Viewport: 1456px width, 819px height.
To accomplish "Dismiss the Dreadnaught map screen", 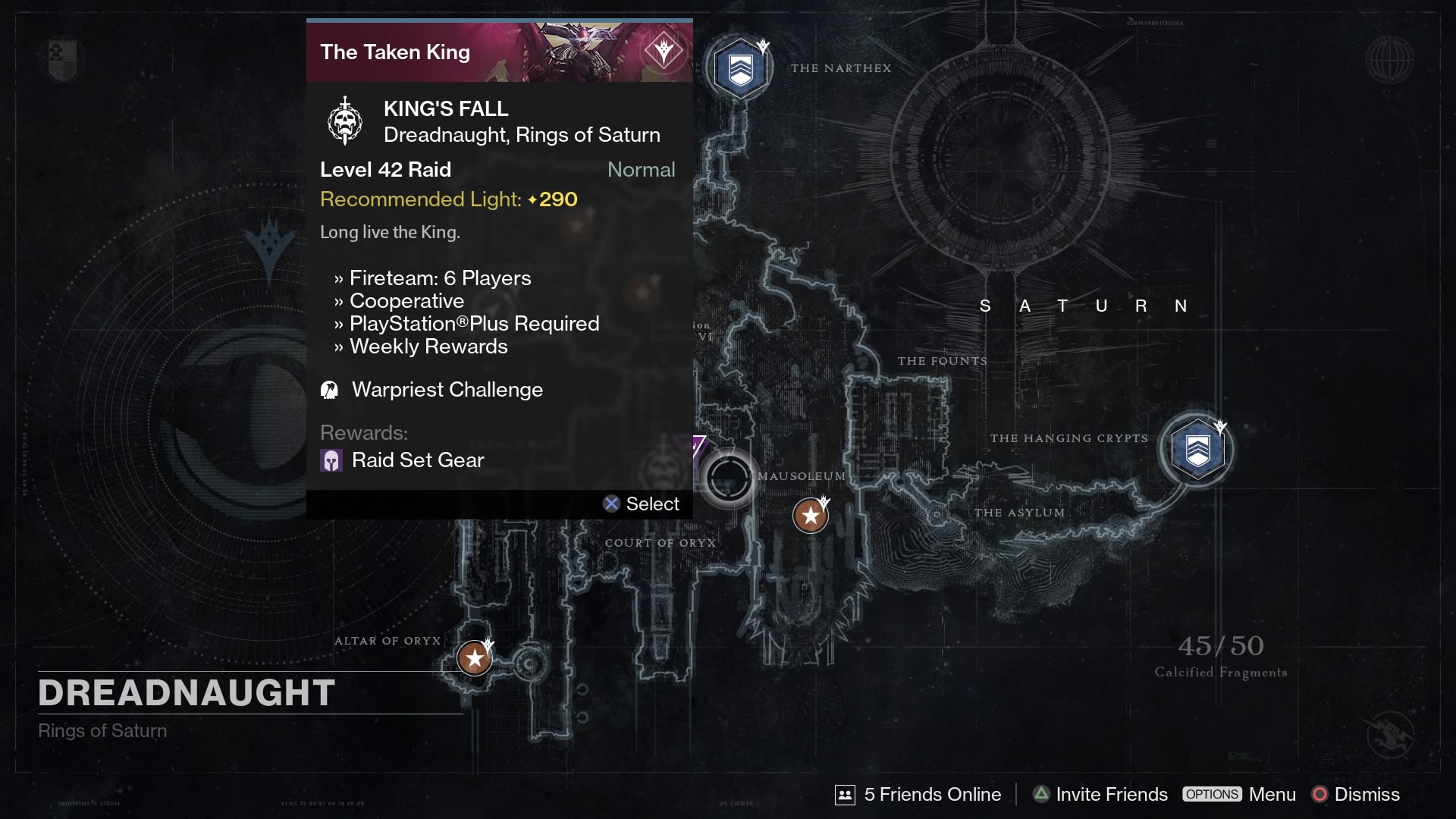I will (x=1356, y=794).
